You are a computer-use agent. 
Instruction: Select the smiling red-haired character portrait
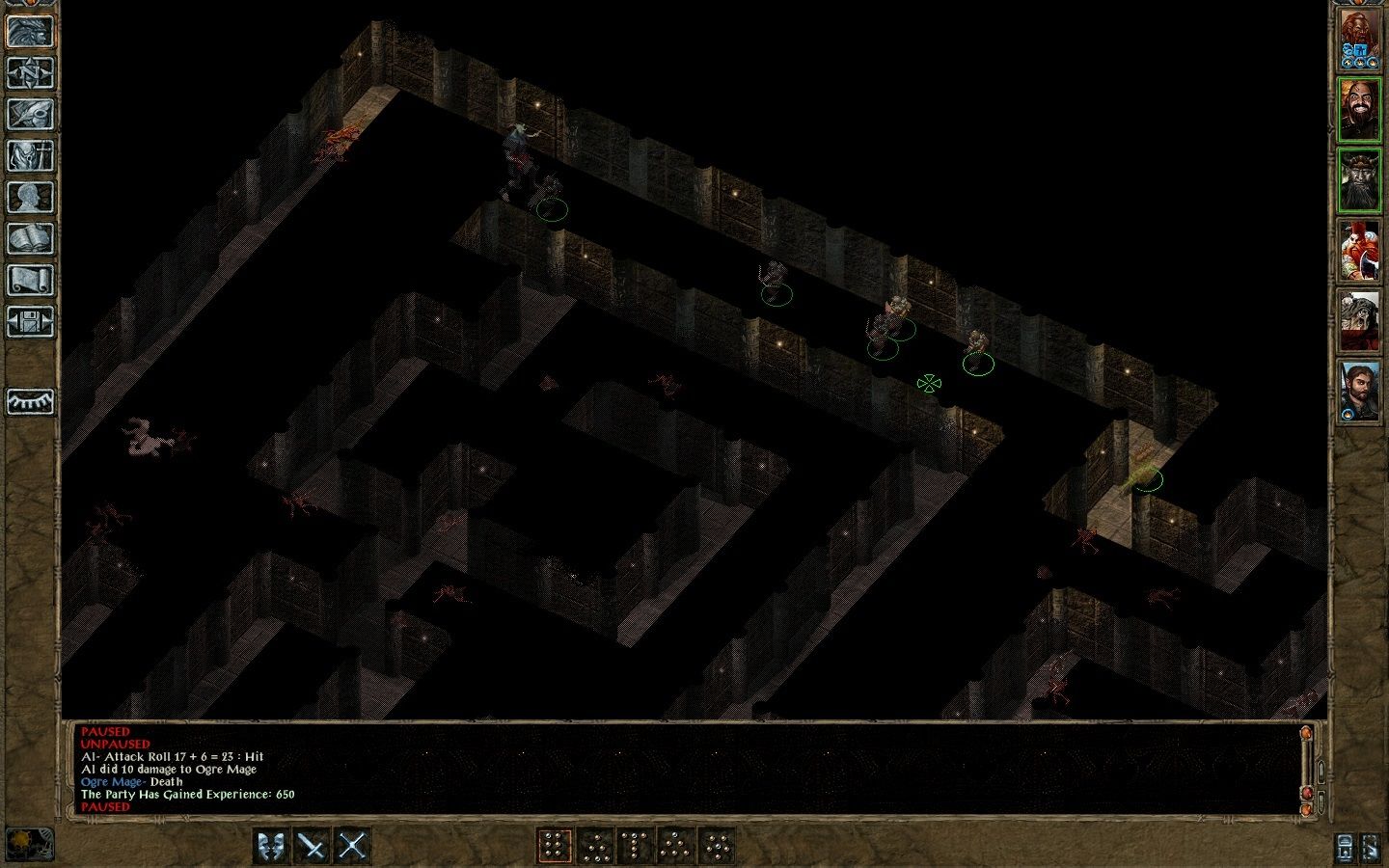[1362, 106]
